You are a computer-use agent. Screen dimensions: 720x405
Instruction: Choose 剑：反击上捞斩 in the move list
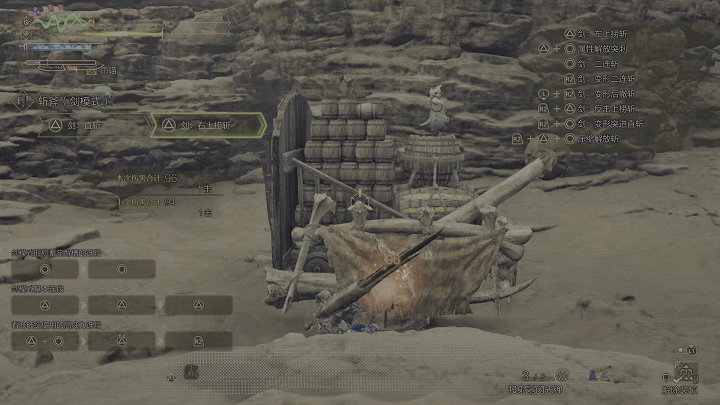click(610, 108)
